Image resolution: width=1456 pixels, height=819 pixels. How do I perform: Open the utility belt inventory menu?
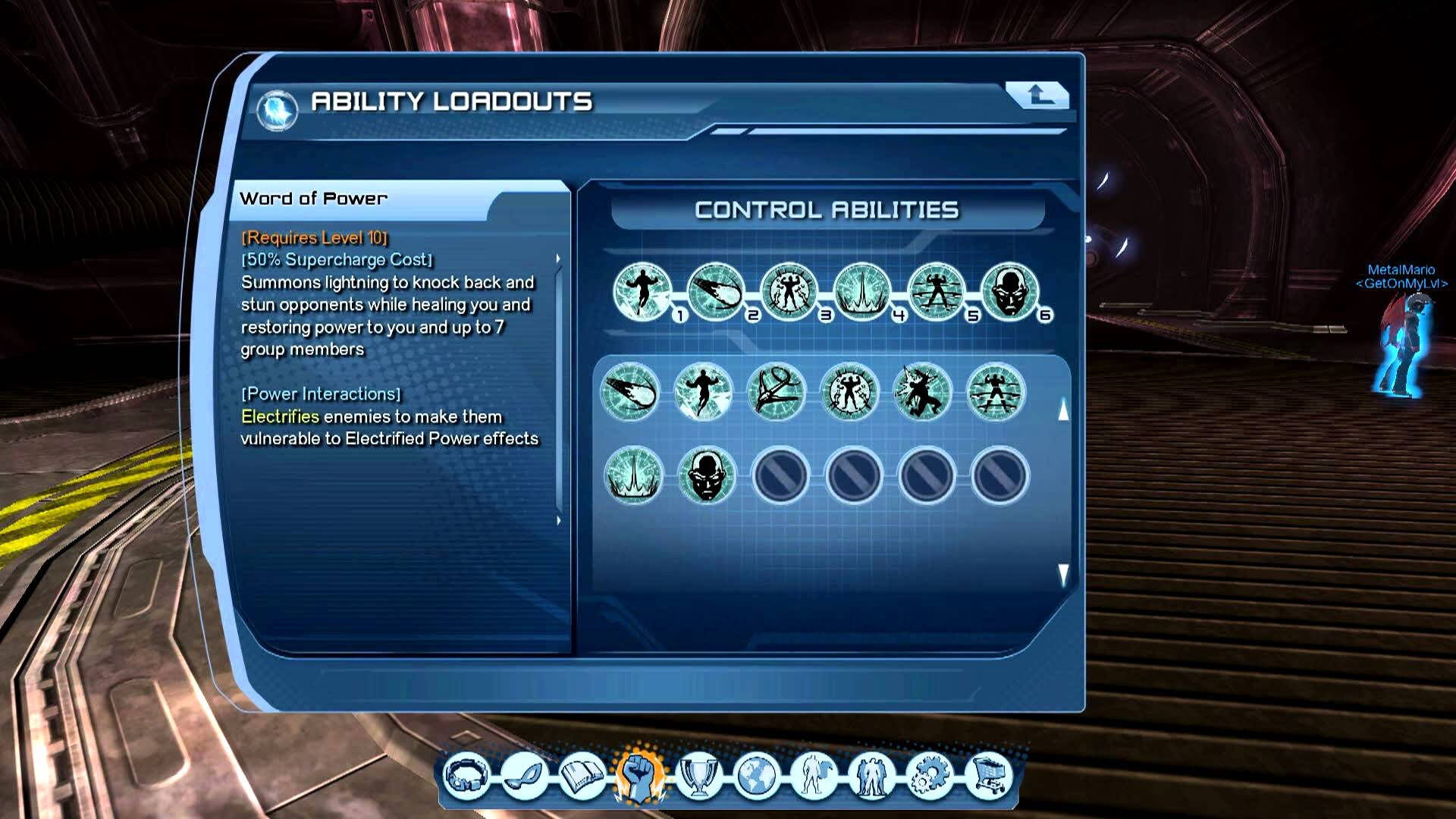click(467, 775)
